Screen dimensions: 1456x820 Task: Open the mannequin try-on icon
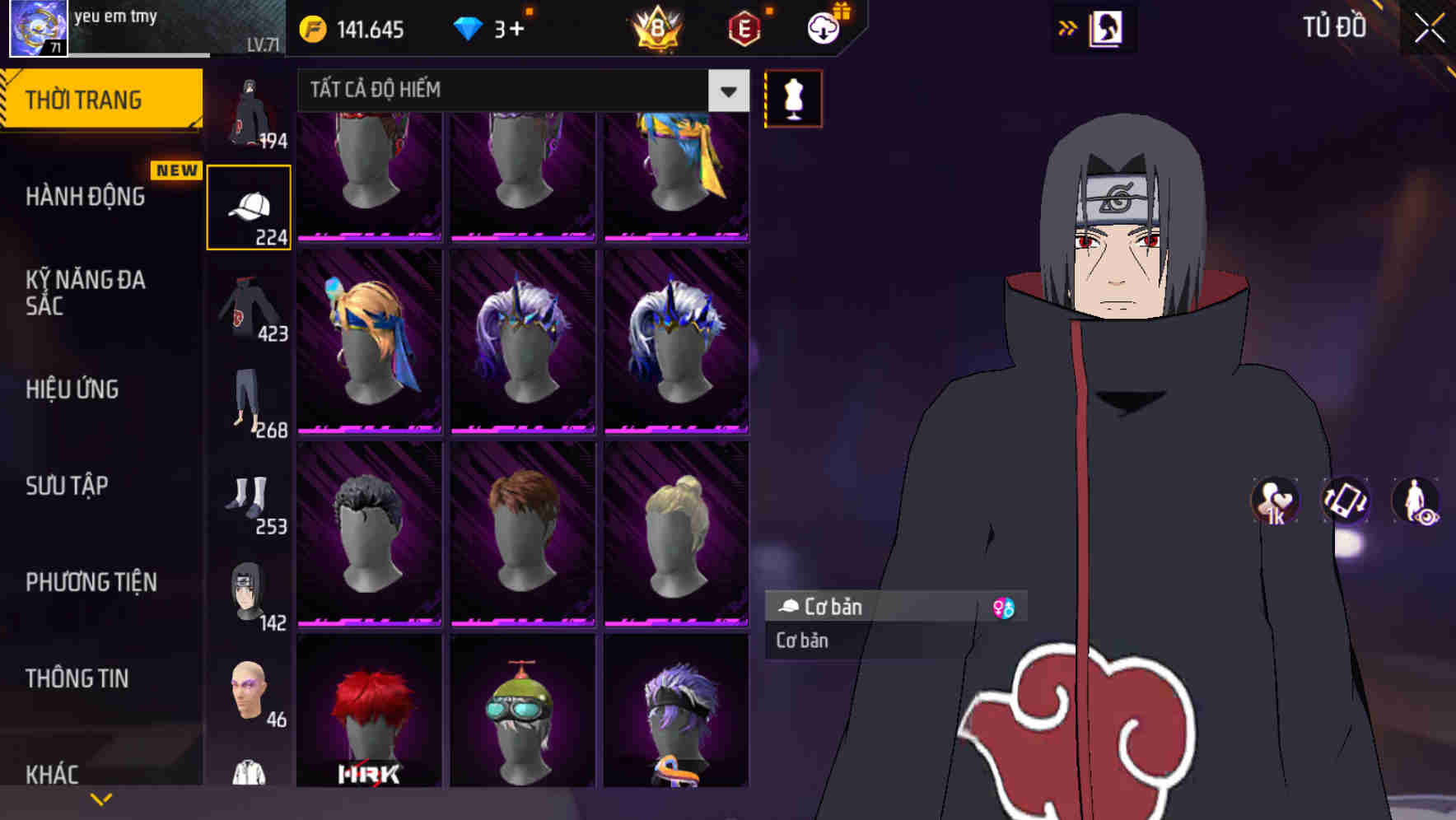(793, 97)
